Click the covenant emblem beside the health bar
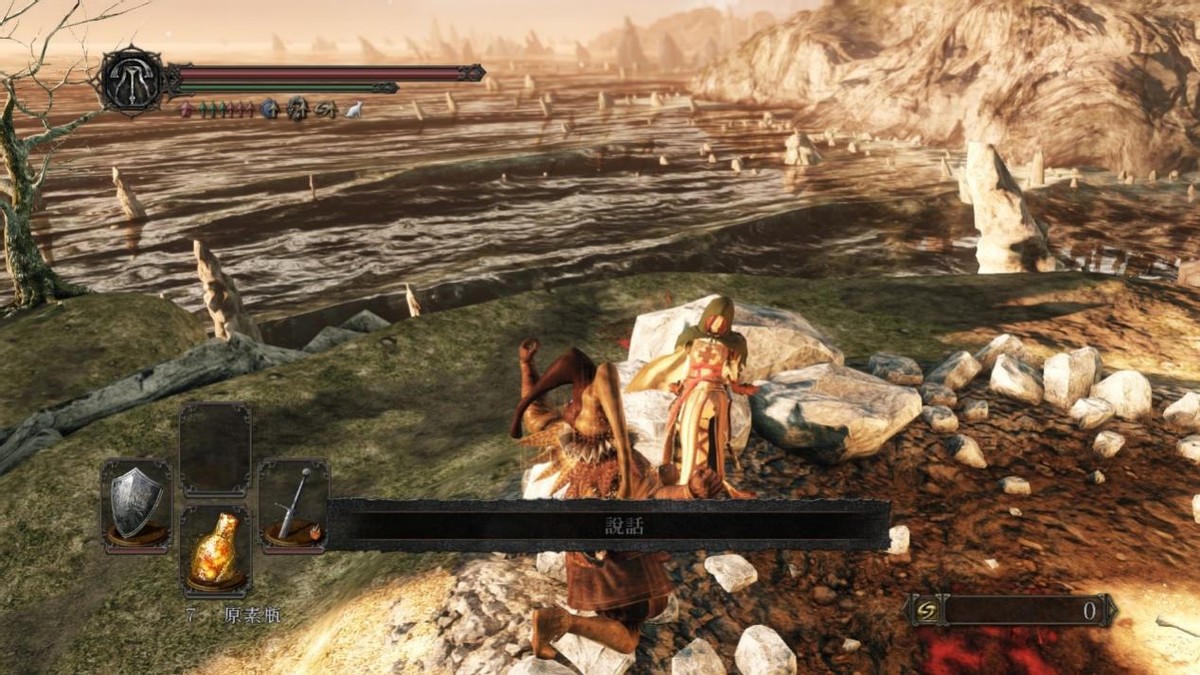 pyautogui.click(x=132, y=81)
